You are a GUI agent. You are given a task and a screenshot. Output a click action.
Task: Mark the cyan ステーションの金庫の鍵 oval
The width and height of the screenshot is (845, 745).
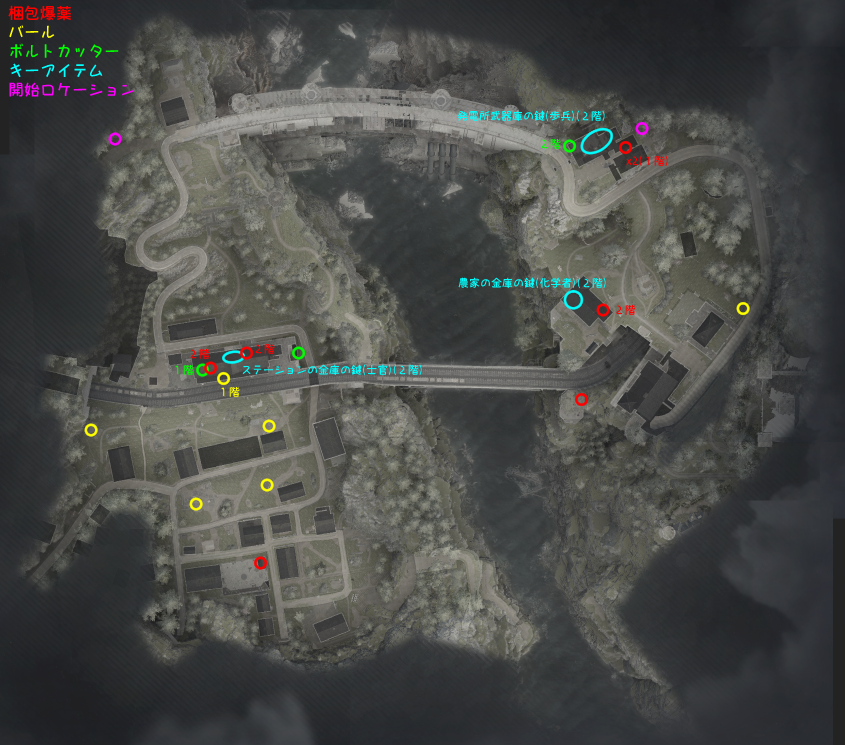tap(232, 356)
